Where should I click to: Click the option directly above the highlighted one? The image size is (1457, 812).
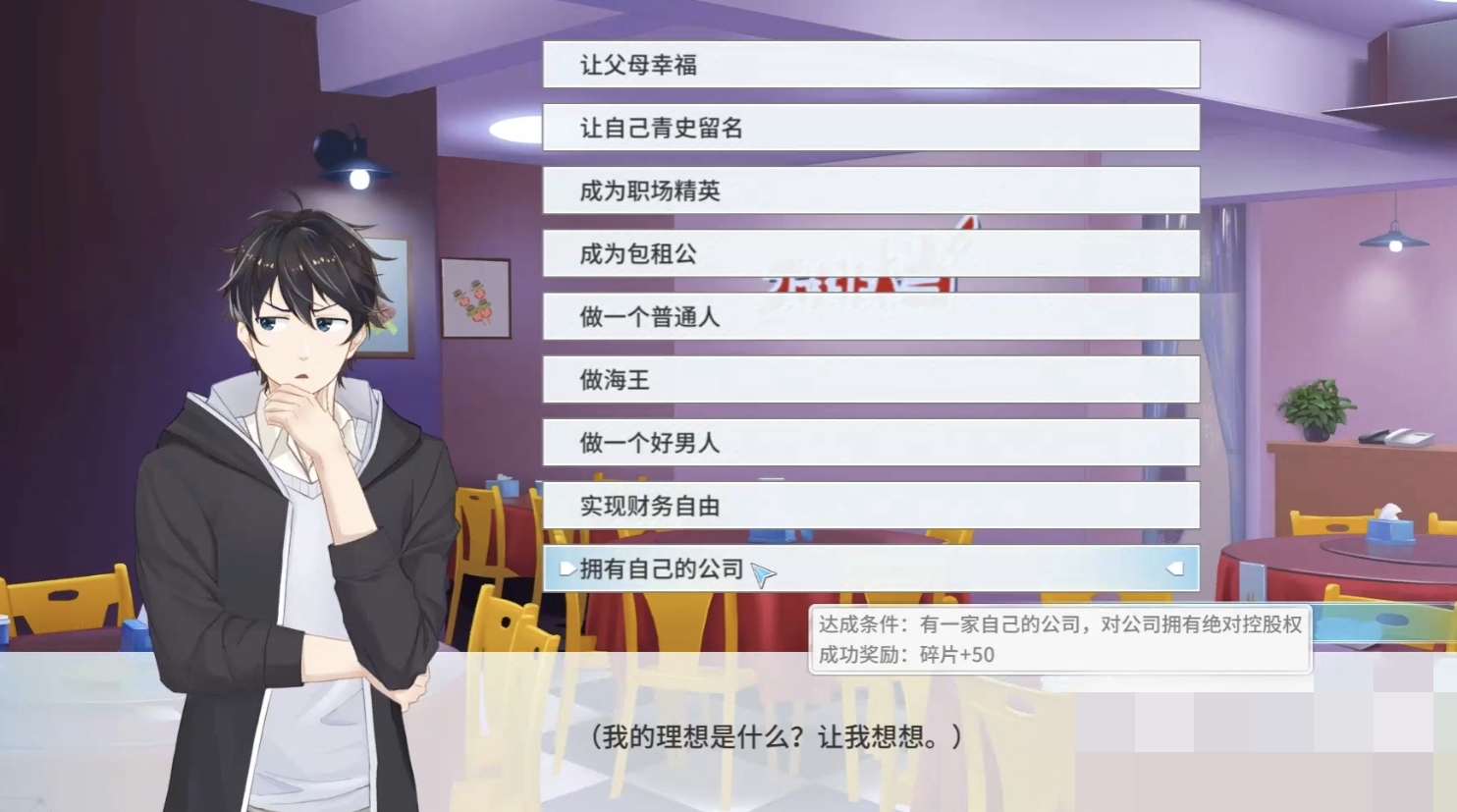[870, 508]
